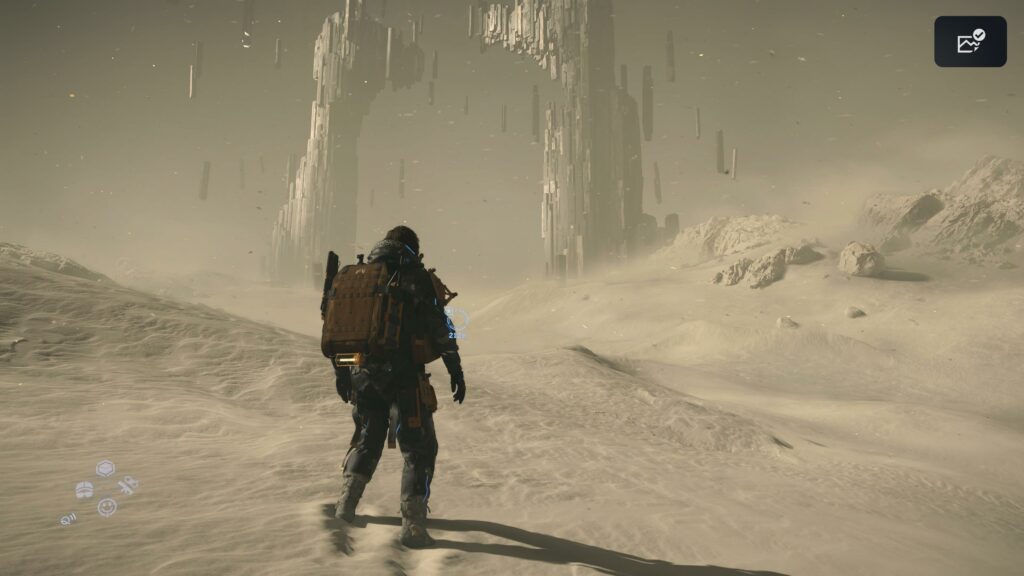Screen dimensions: 1024x576
Task: Pick the crossed tools icon in the HUD wheel
Action: tap(127, 486)
